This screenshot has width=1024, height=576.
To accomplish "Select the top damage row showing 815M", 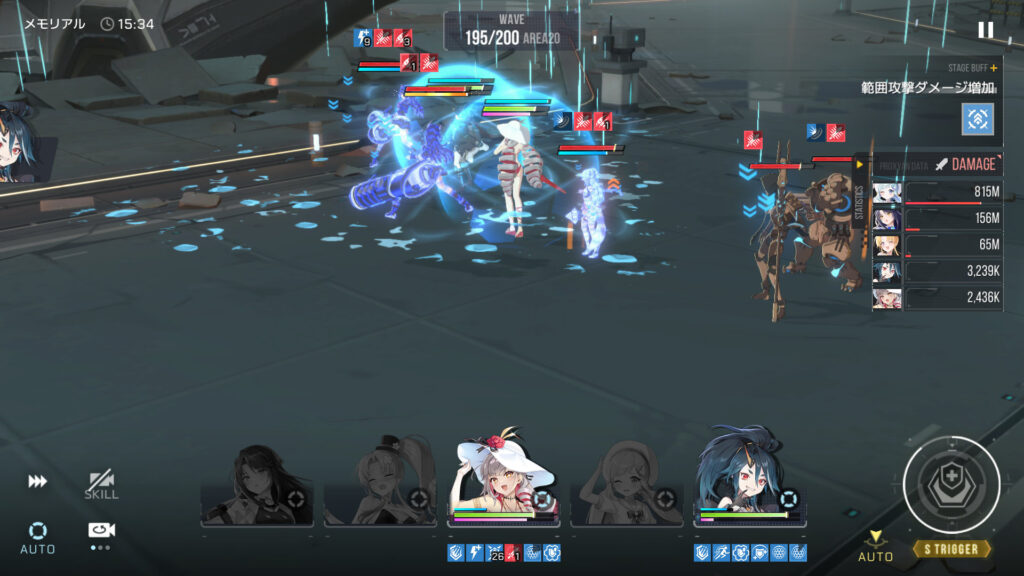I will coord(938,193).
